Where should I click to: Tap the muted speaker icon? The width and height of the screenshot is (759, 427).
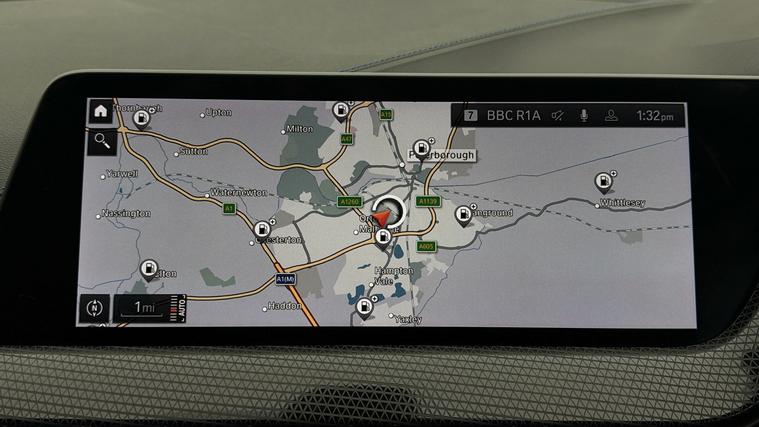[558, 116]
